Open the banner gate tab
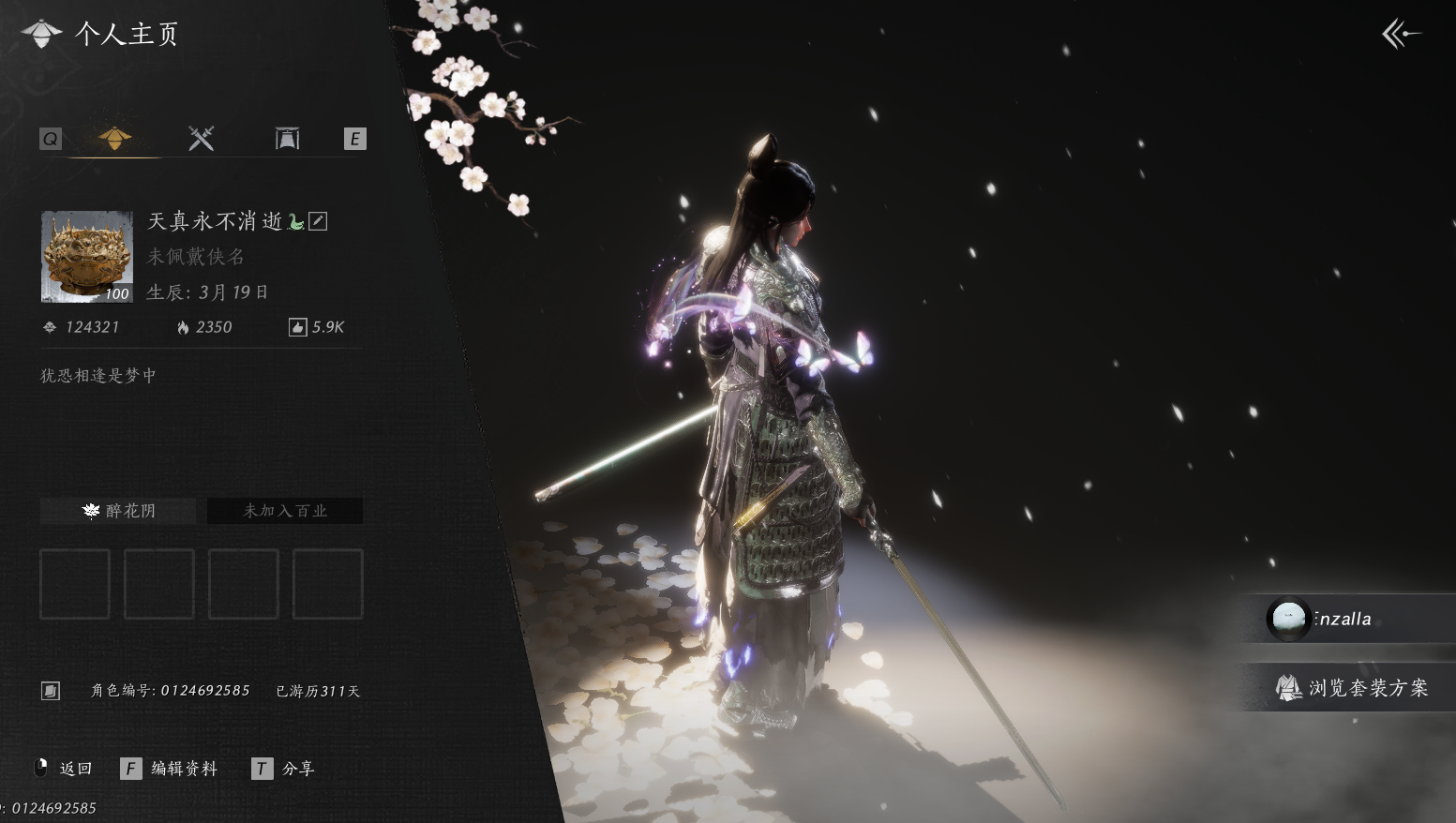This screenshot has width=1456, height=823. pyautogui.click(x=287, y=139)
